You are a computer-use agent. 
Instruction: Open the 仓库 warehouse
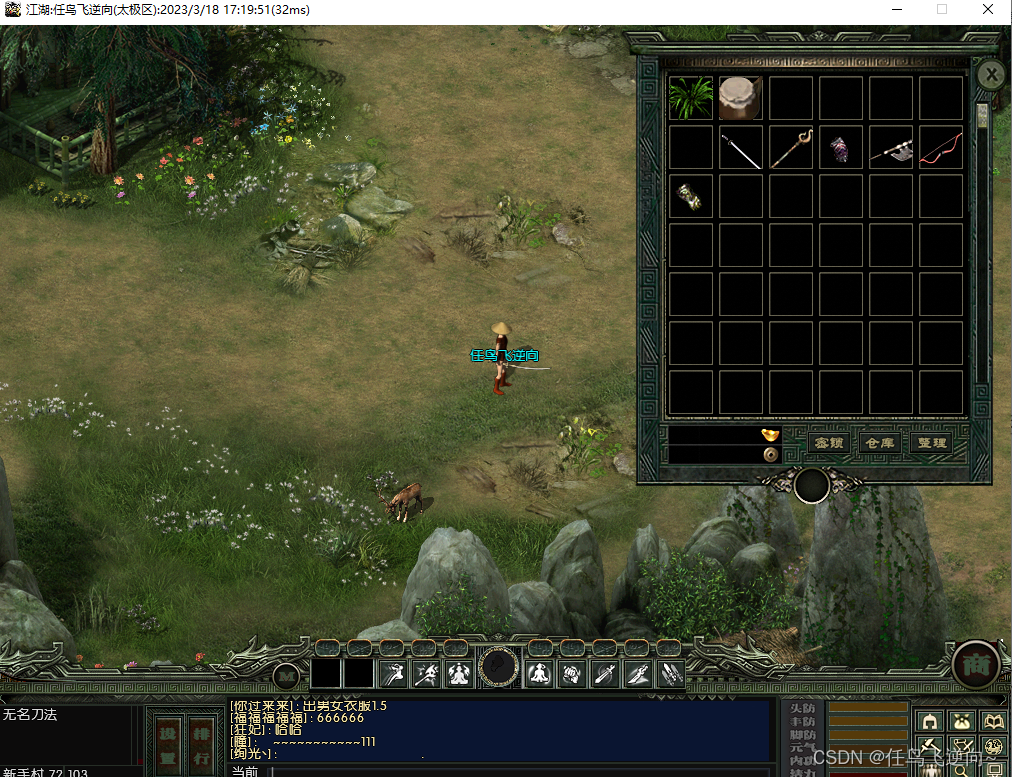pos(880,442)
